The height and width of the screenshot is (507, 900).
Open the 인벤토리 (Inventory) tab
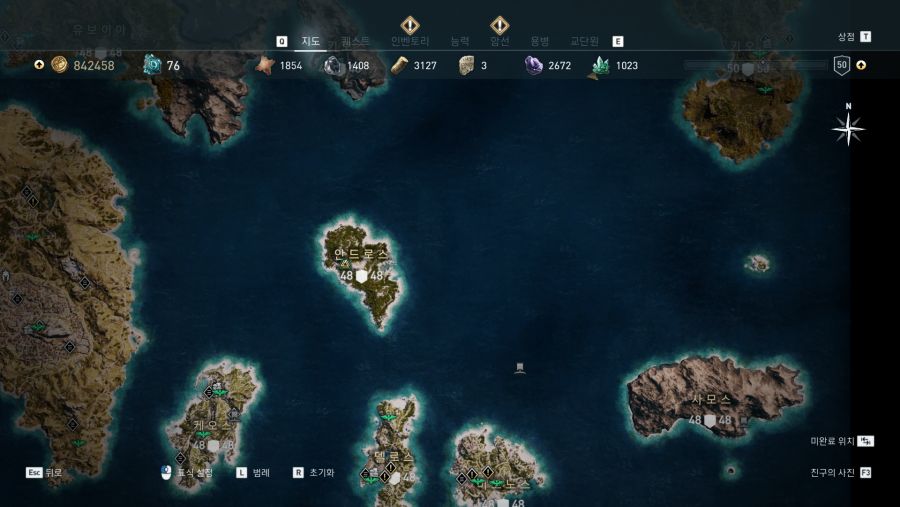(x=409, y=41)
